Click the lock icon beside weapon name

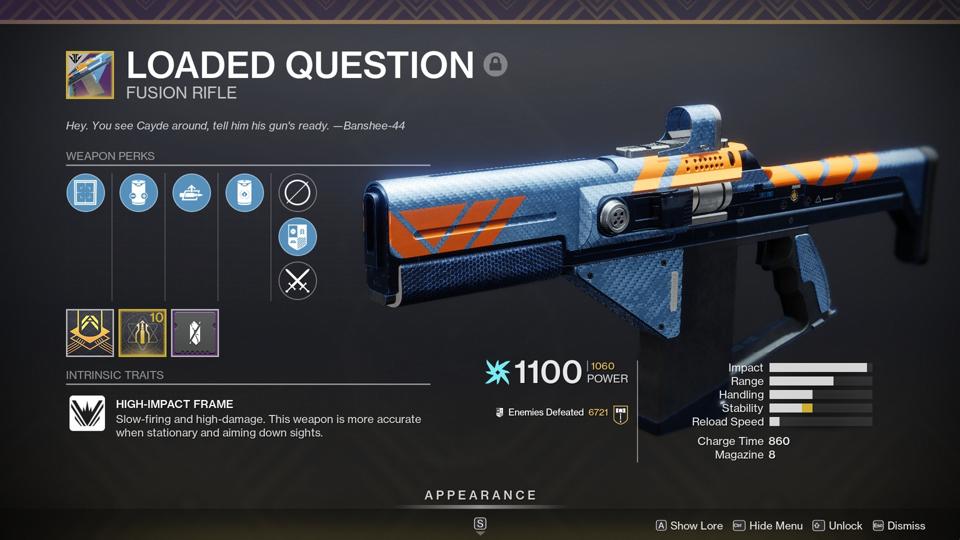coord(495,65)
